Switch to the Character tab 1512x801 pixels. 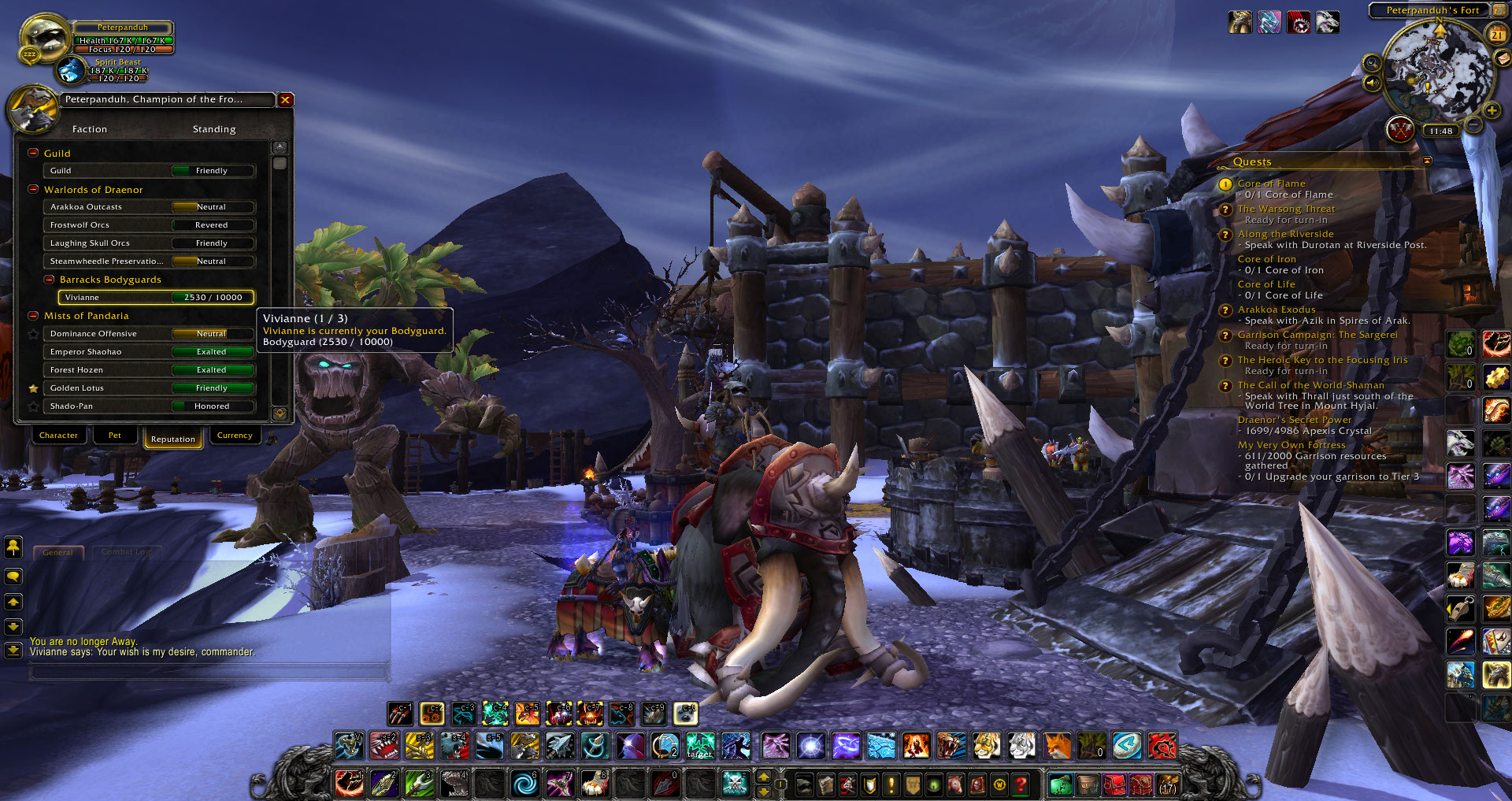58,436
